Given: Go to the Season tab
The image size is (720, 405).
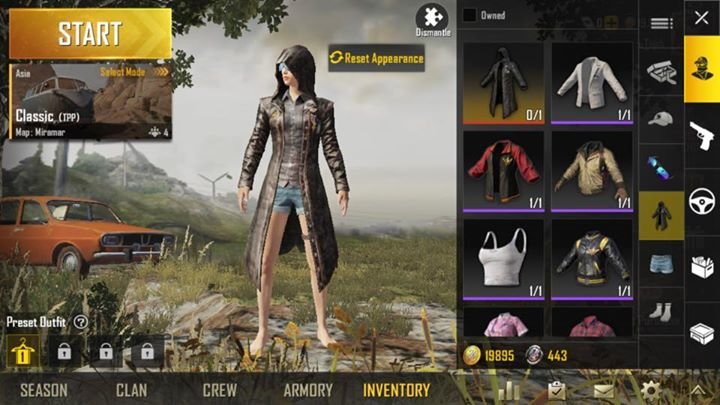Looking at the screenshot, I should [43, 390].
